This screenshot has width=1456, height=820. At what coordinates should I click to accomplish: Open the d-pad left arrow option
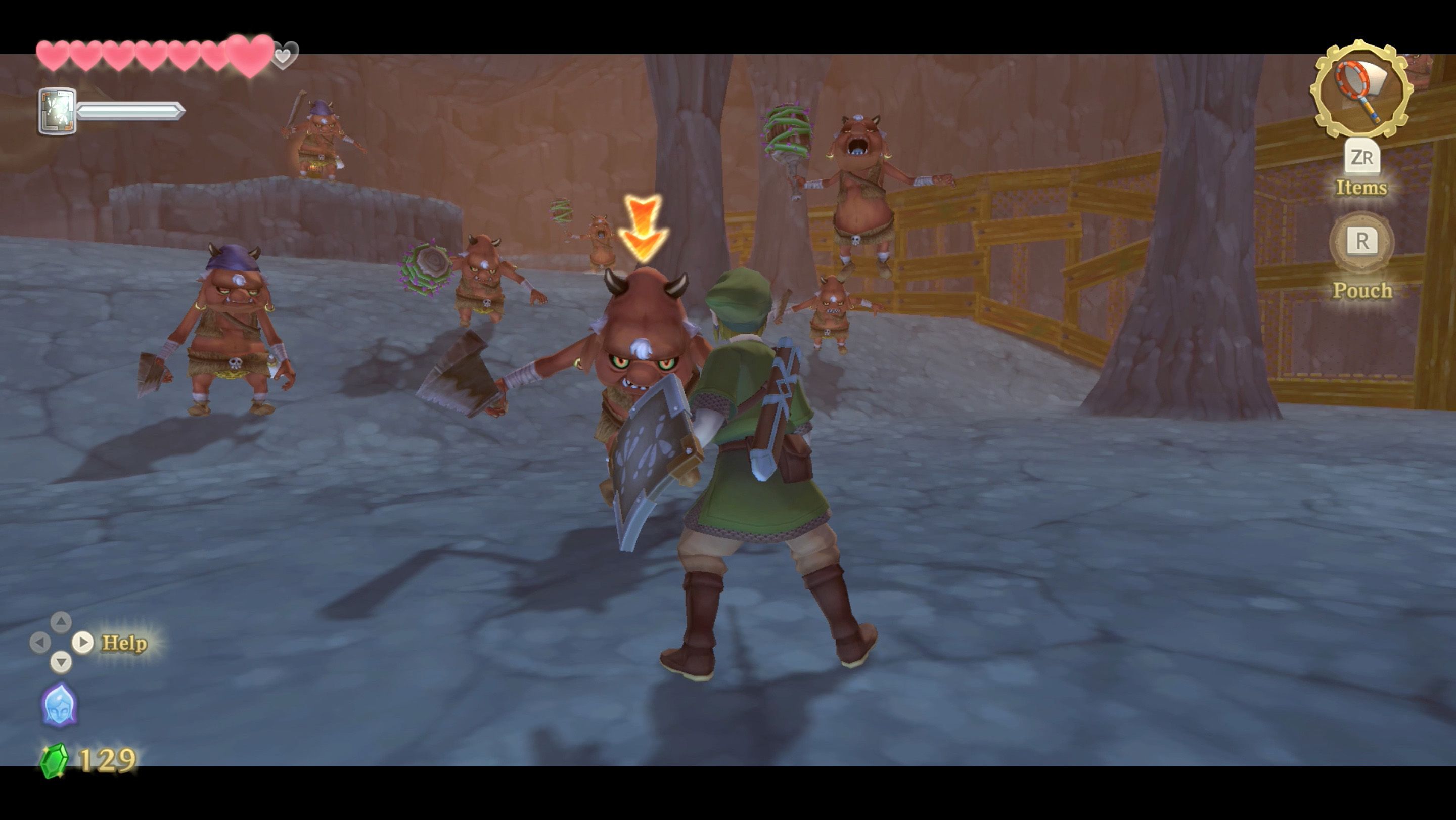tap(42, 642)
